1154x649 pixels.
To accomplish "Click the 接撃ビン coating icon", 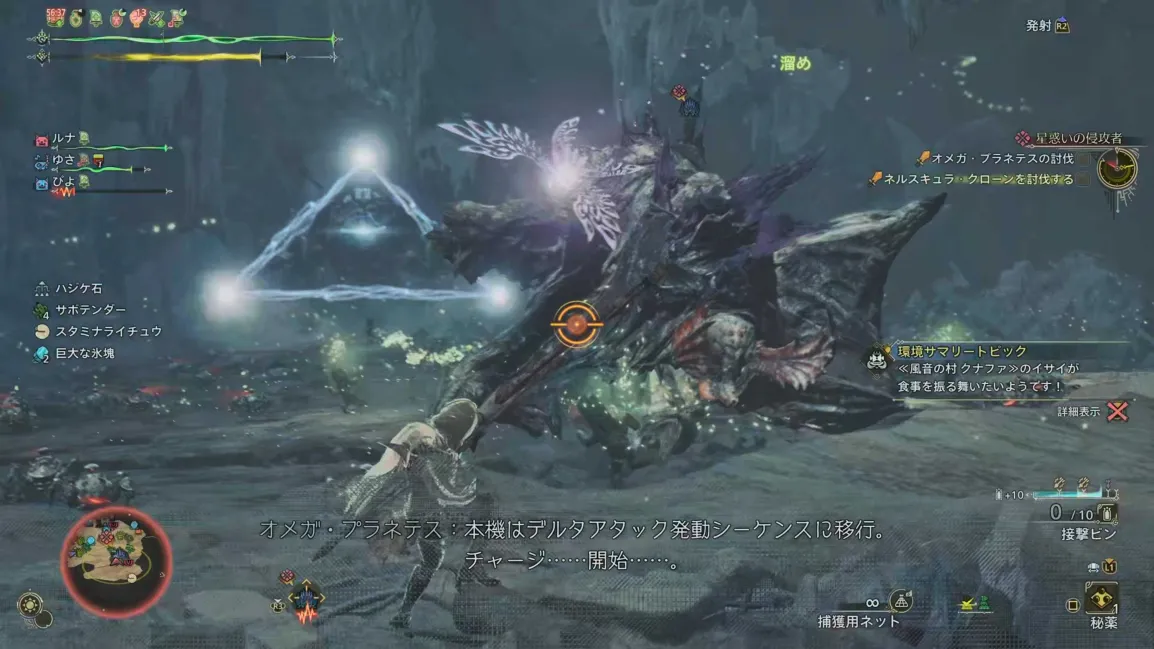I will [1107, 513].
